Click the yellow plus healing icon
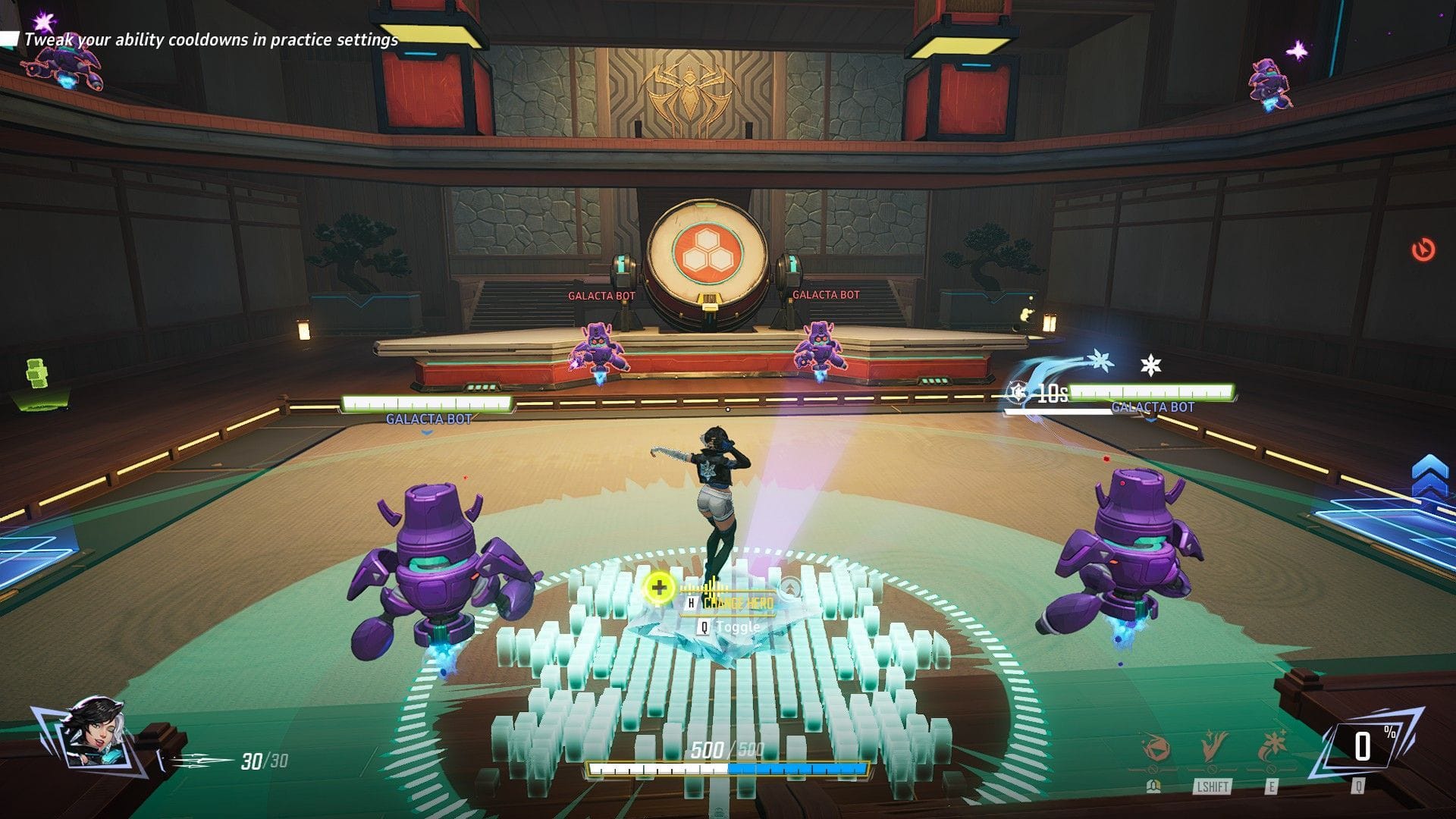1456x819 pixels. (x=661, y=587)
